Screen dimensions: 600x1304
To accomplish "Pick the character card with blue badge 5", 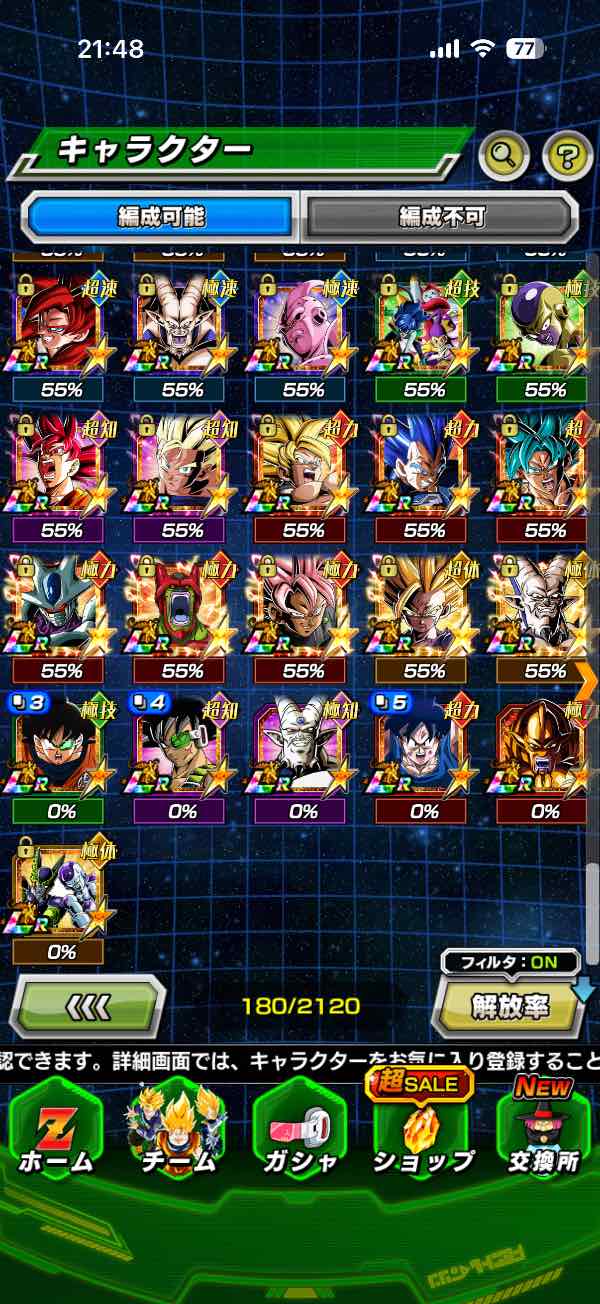I will point(424,747).
